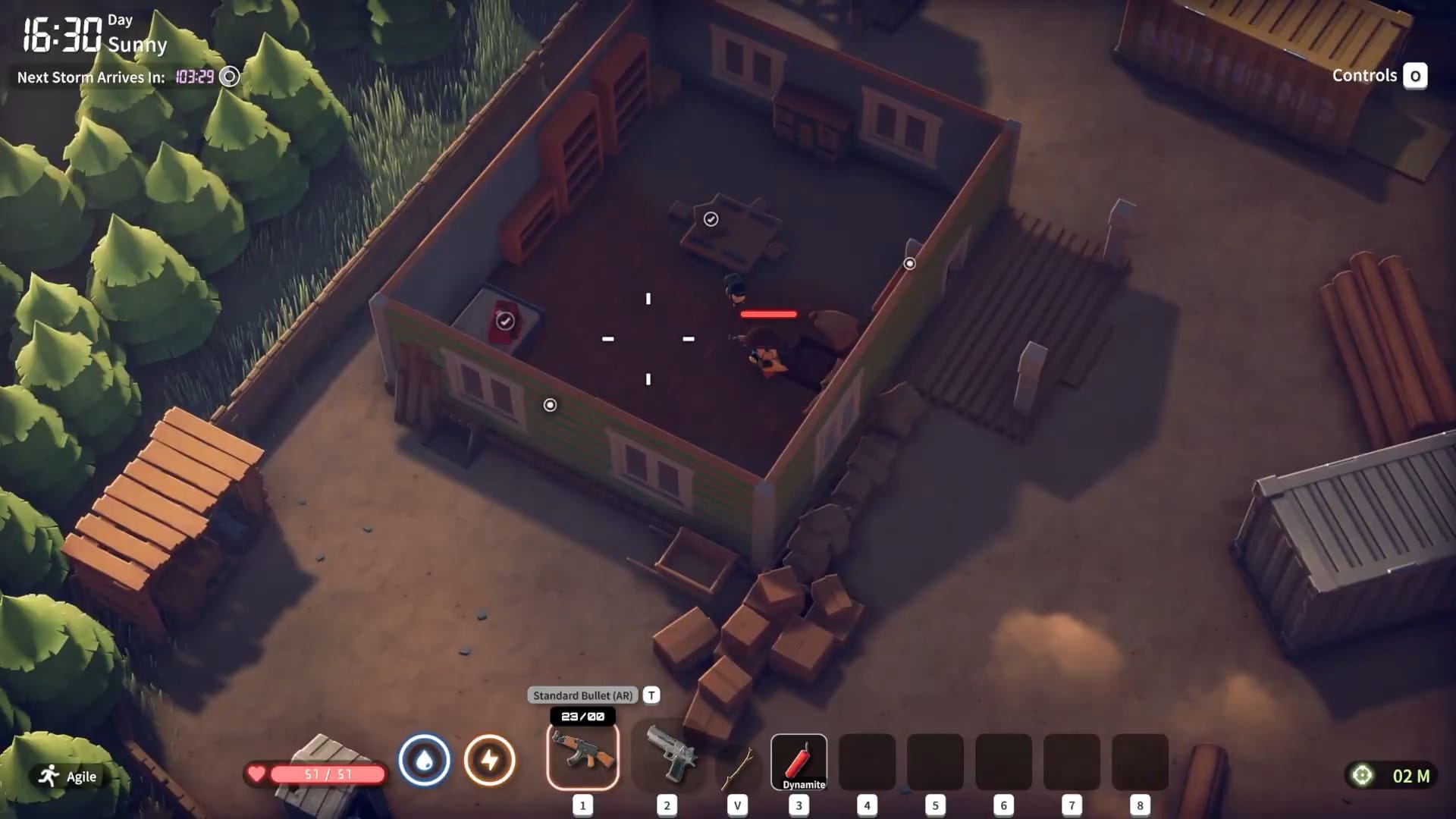Expand empty hotbar slot 8
Image resolution: width=1456 pixels, height=819 pixels.
[1141, 761]
